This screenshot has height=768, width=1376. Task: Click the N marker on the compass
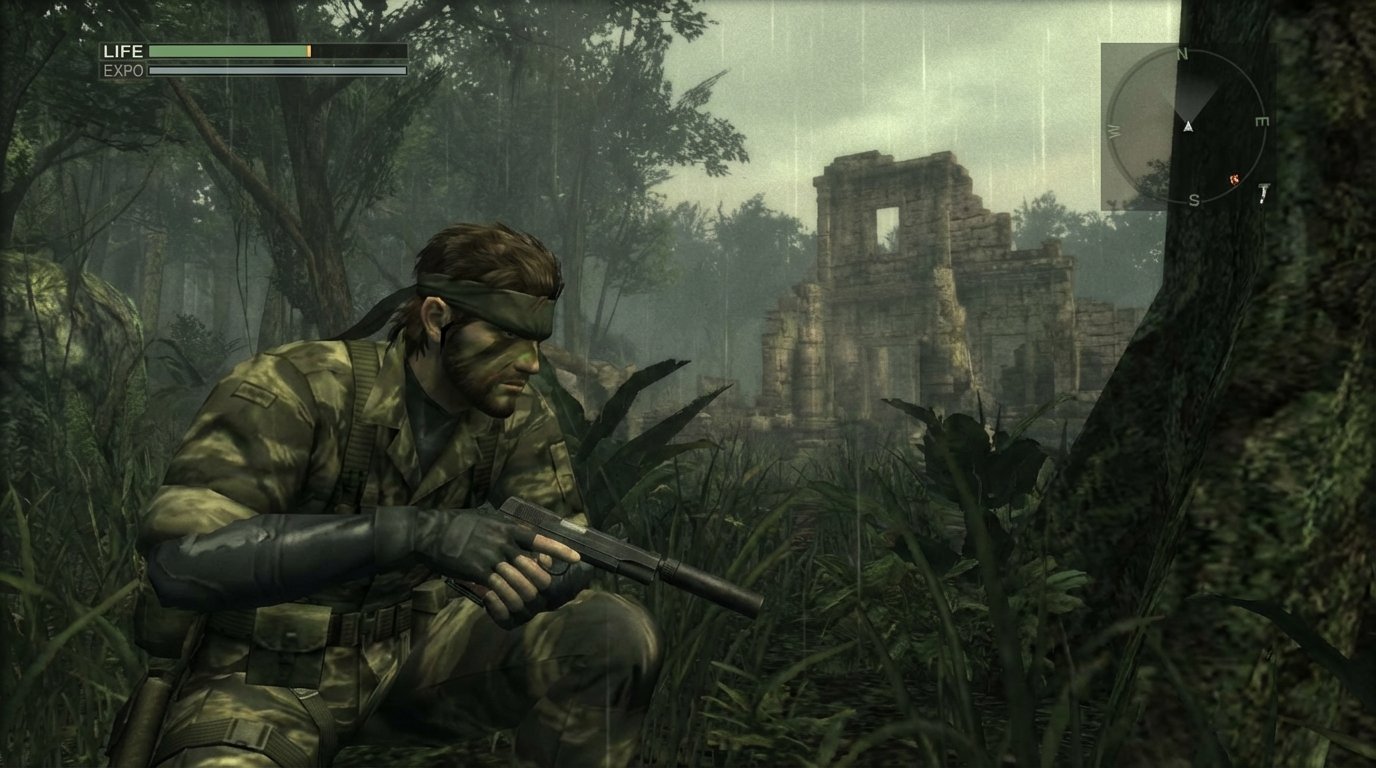[x=1182, y=53]
